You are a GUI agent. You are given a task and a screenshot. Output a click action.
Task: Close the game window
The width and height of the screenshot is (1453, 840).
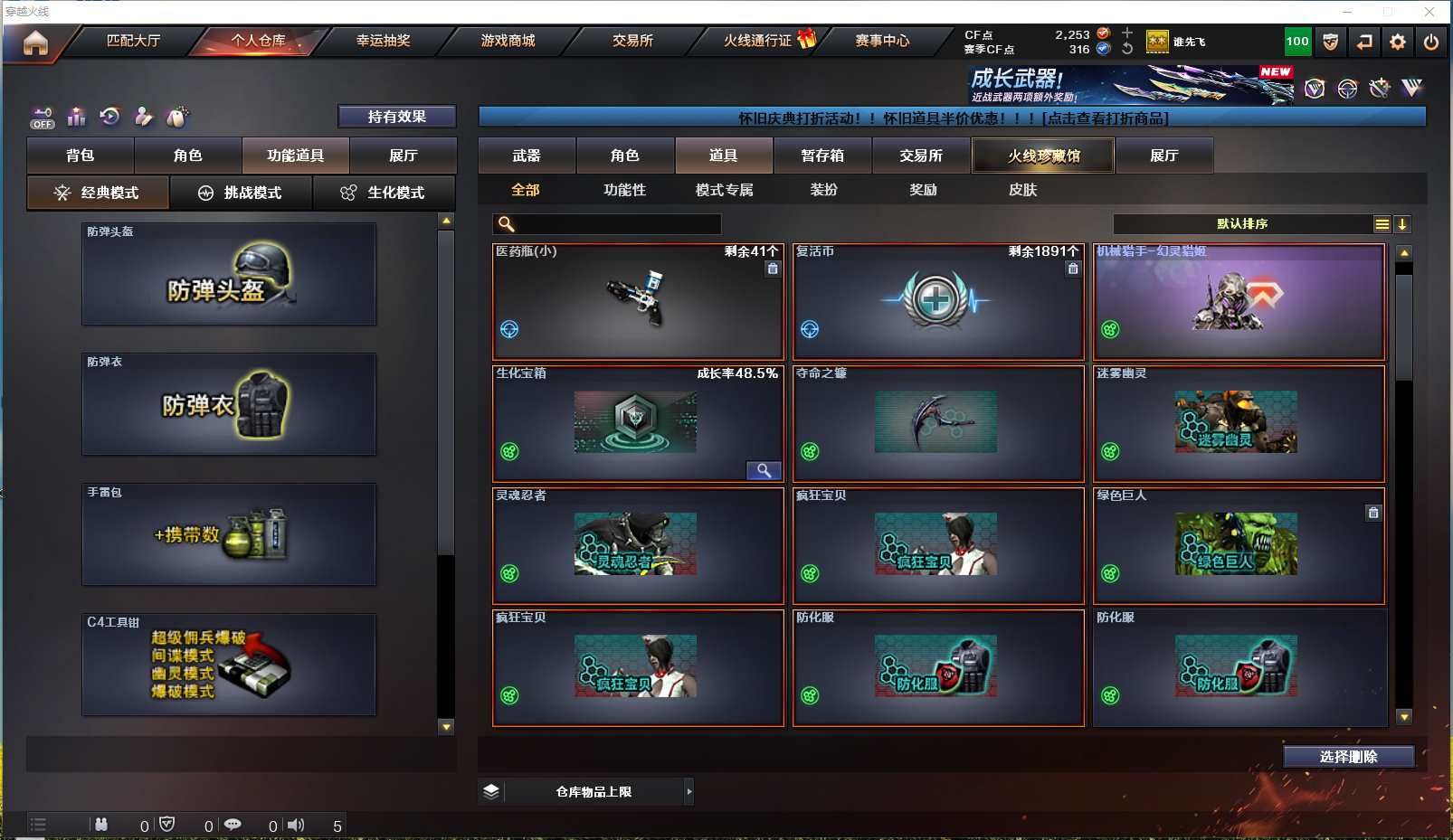pos(1429,12)
